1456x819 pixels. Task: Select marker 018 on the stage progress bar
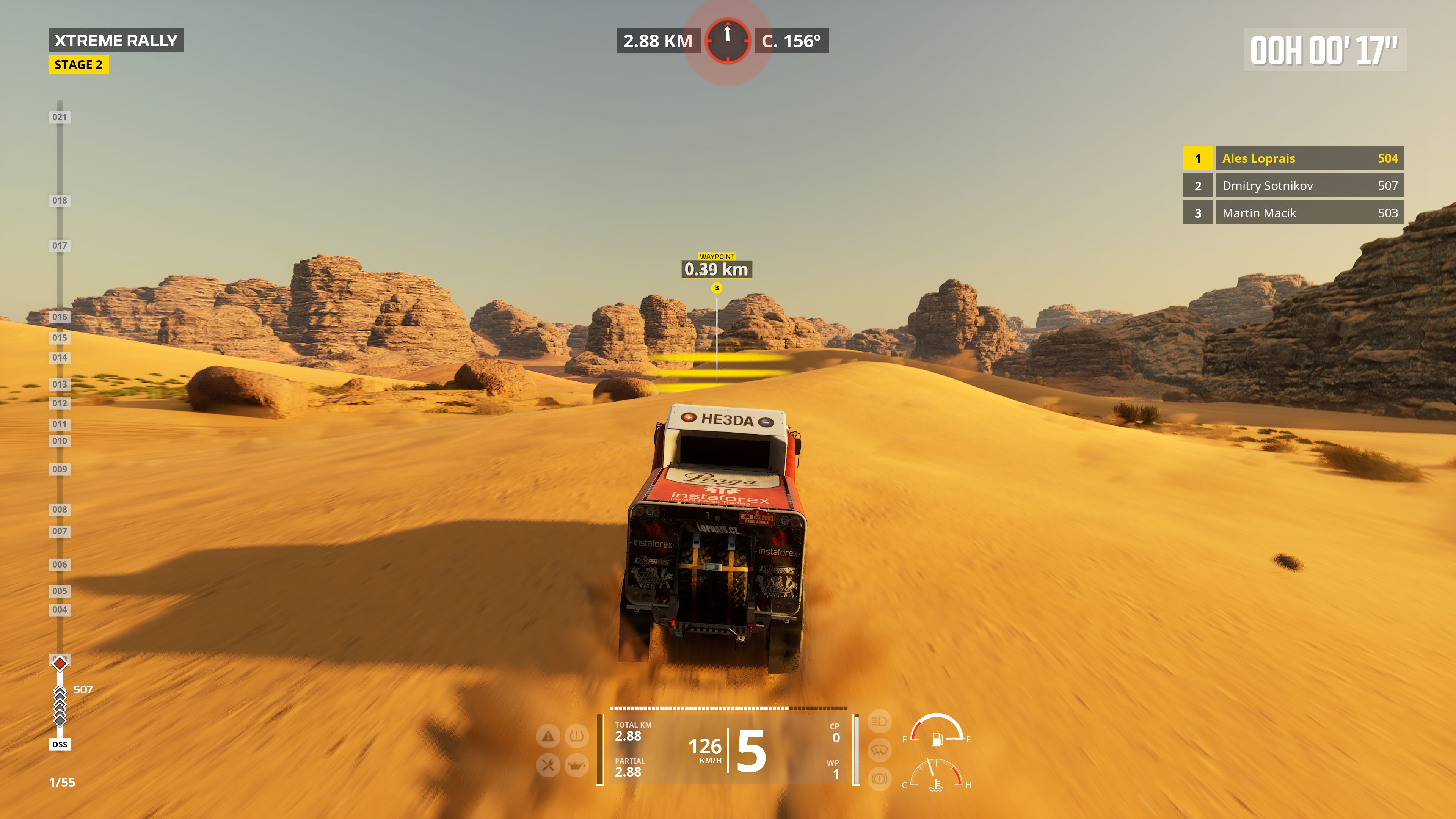(60, 200)
